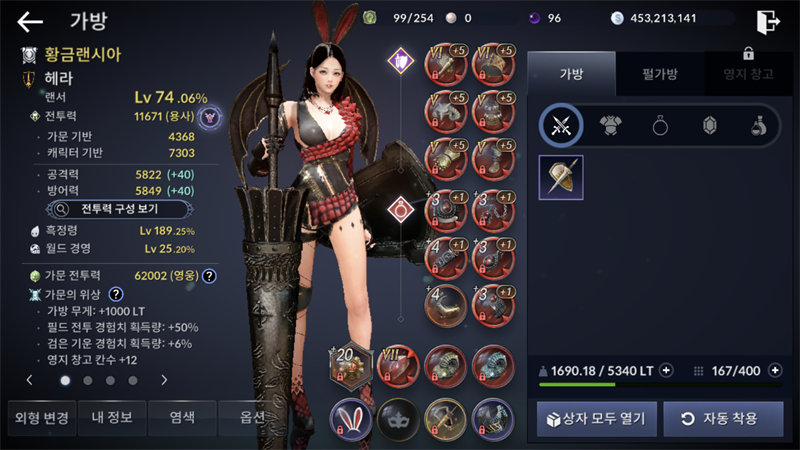This screenshot has height=450, width=800.
Task: Open 외형 변경 appearance change
Action: click(40, 418)
